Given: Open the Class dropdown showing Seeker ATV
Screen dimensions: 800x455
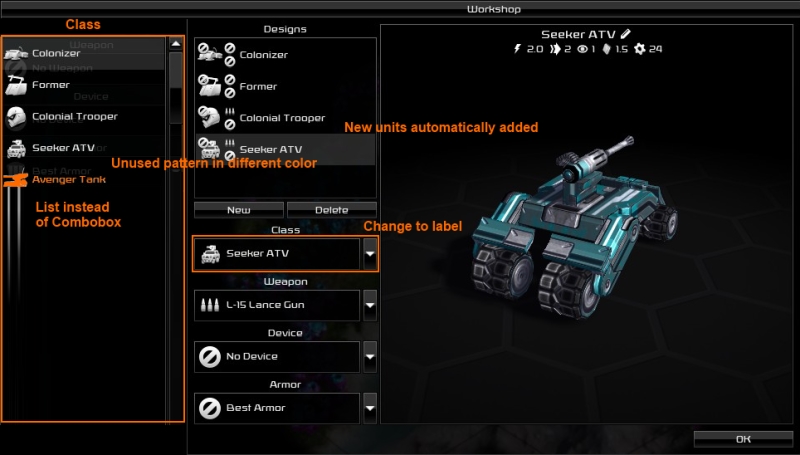Looking at the screenshot, I should click(369, 254).
